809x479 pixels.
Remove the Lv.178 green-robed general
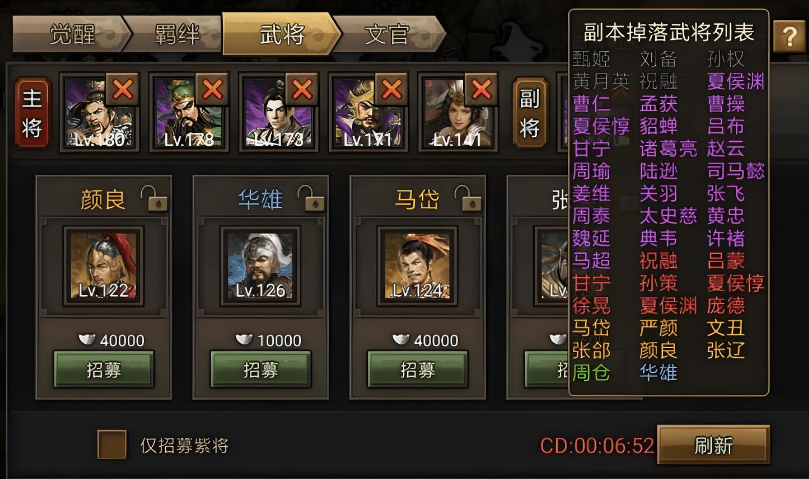pyautogui.click(x=212, y=89)
